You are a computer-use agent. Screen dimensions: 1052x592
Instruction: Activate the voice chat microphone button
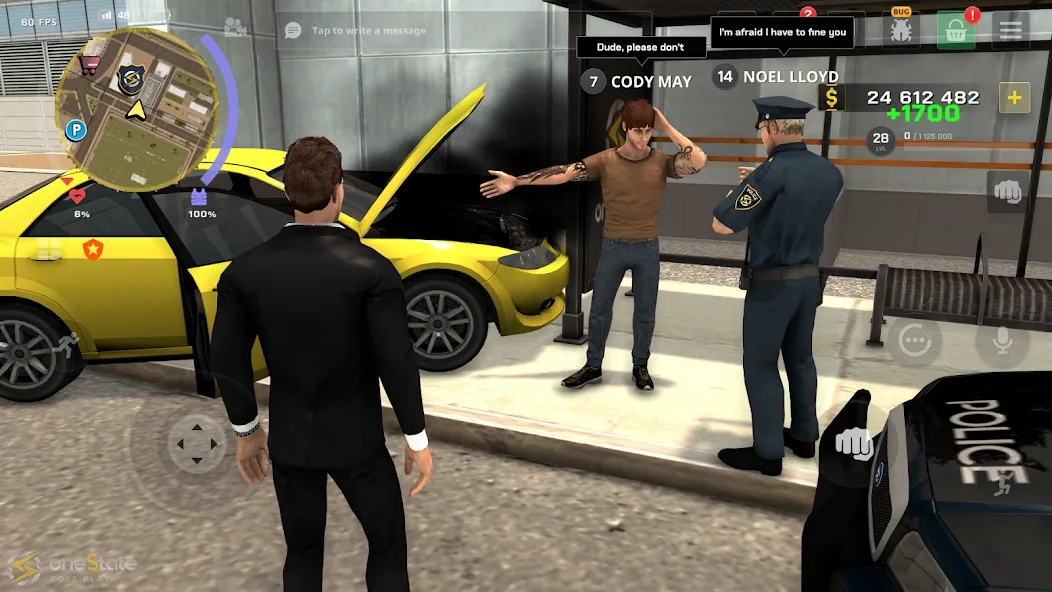tap(1001, 343)
